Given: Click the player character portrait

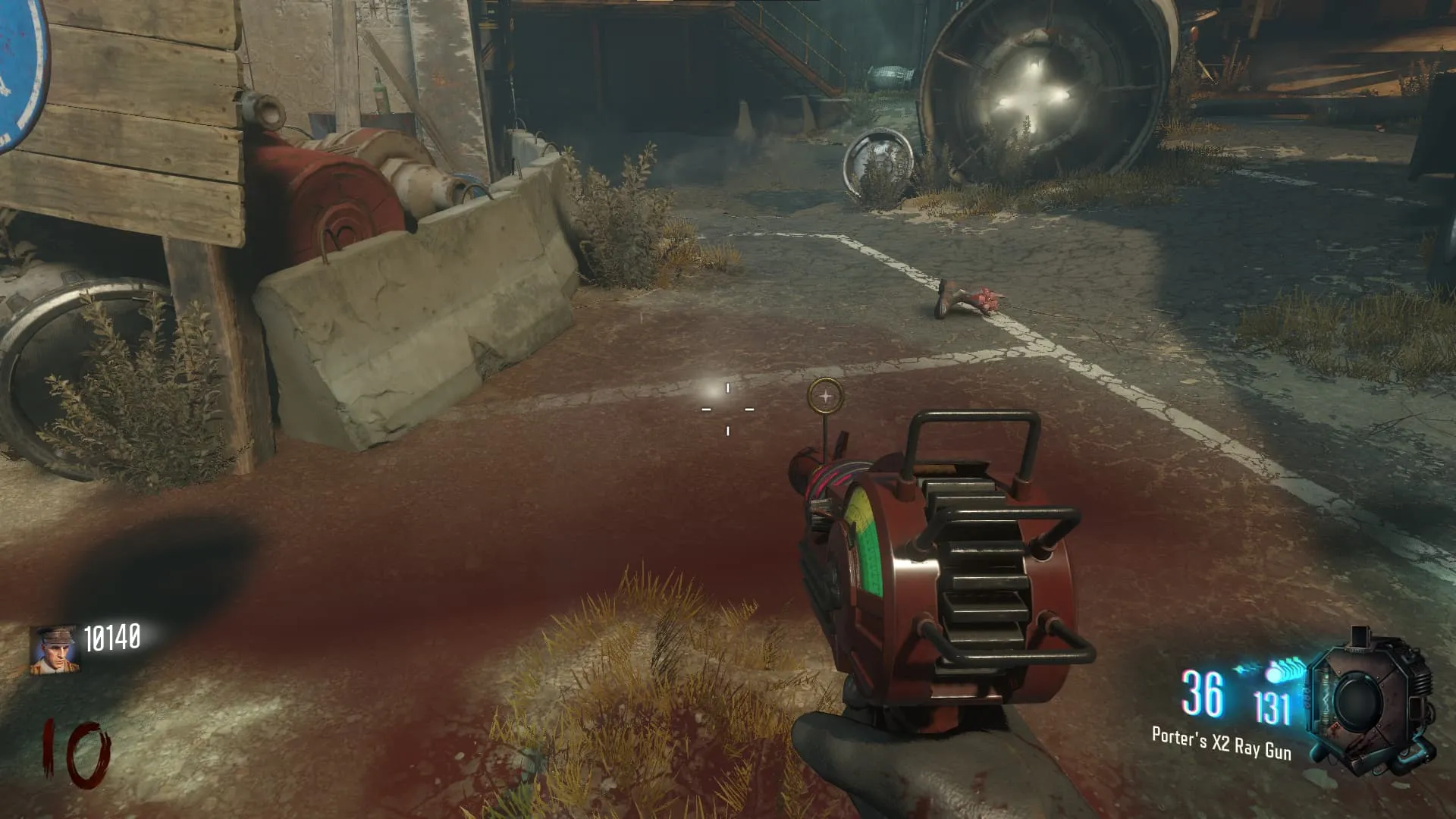Looking at the screenshot, I should pos(55,650).
